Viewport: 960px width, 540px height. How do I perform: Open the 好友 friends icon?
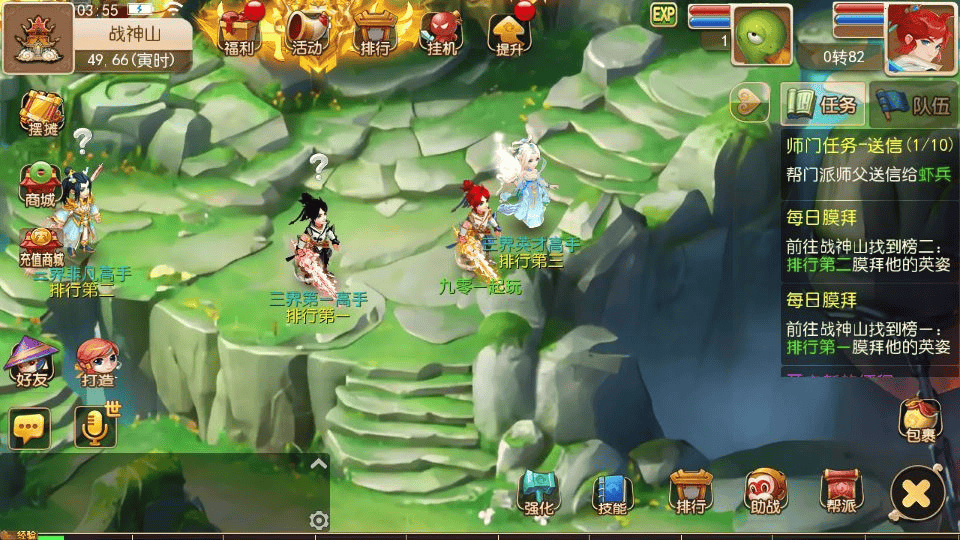click(30, 362)
